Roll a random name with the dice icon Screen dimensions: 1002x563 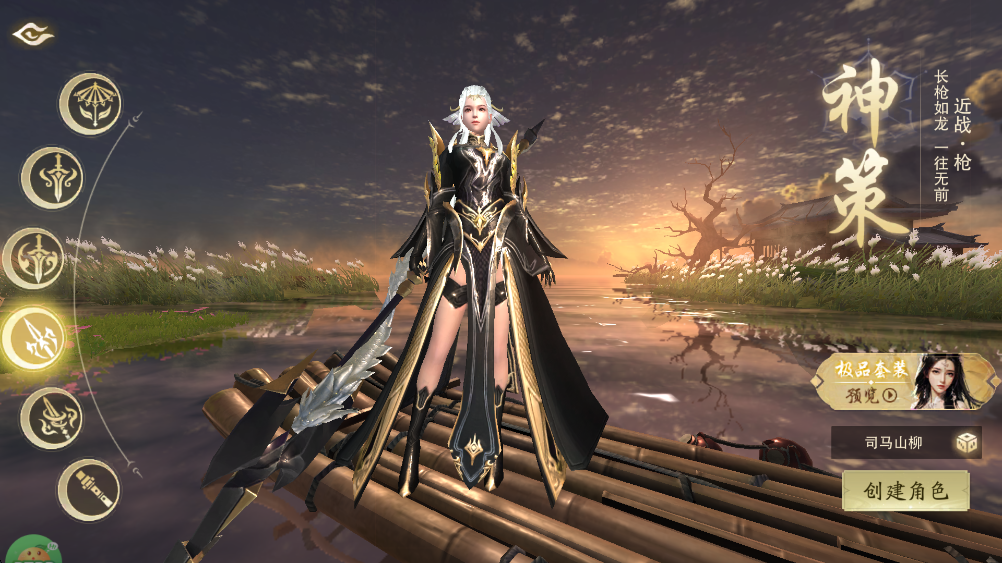point(965,443)
